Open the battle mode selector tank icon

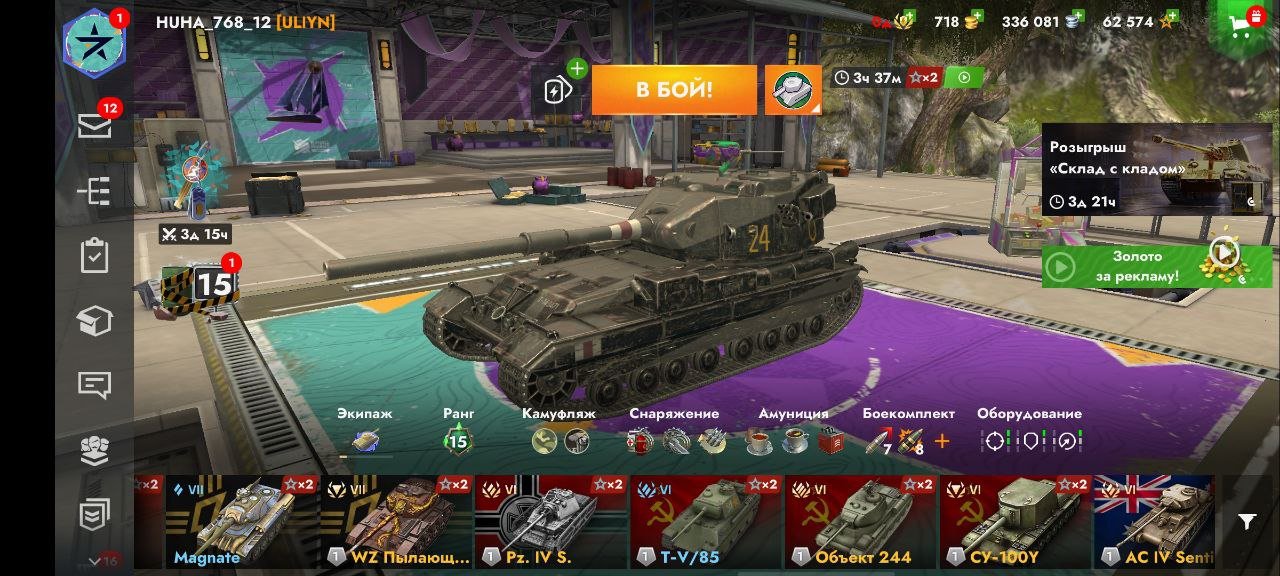(793, 90)
